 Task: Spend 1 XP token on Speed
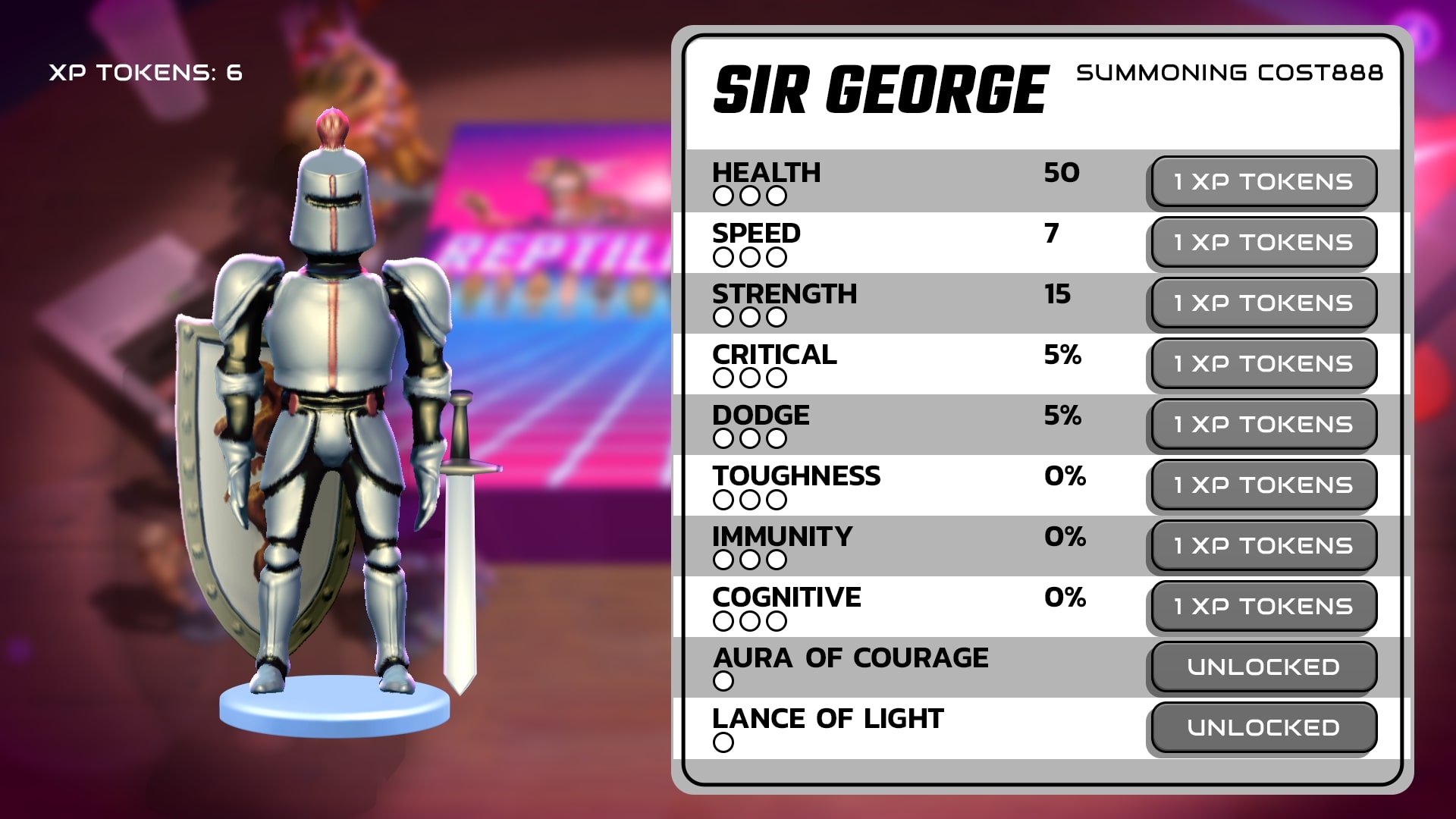tap(1263, 242)
